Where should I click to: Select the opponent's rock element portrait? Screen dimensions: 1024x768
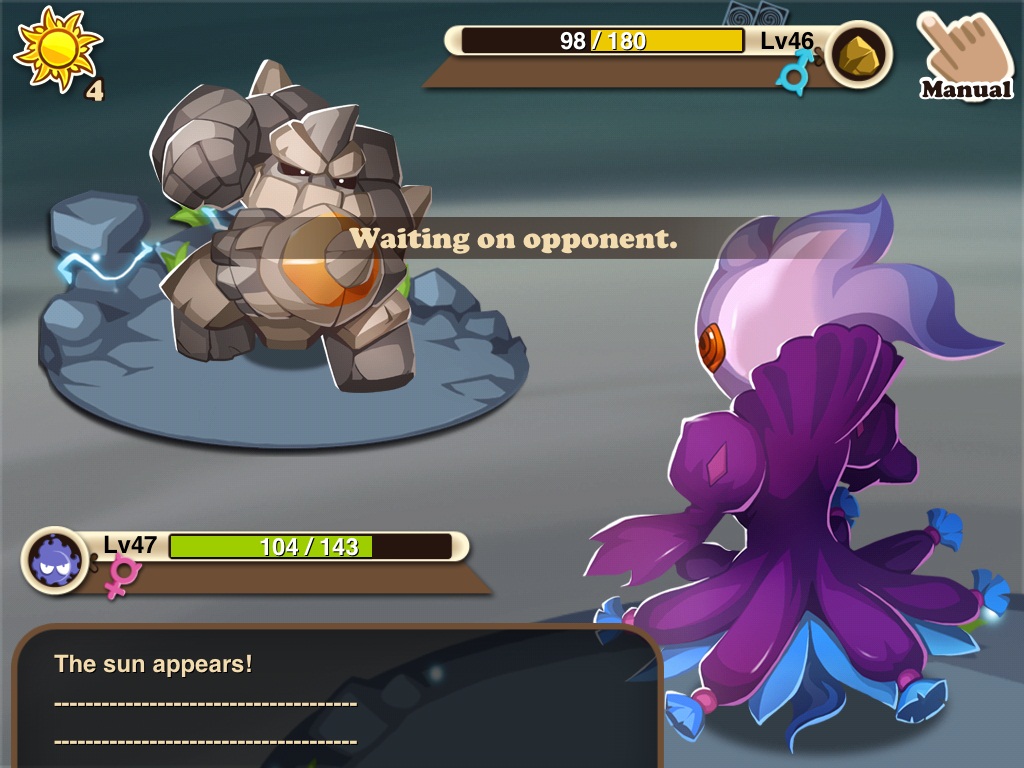click(858, 54)
